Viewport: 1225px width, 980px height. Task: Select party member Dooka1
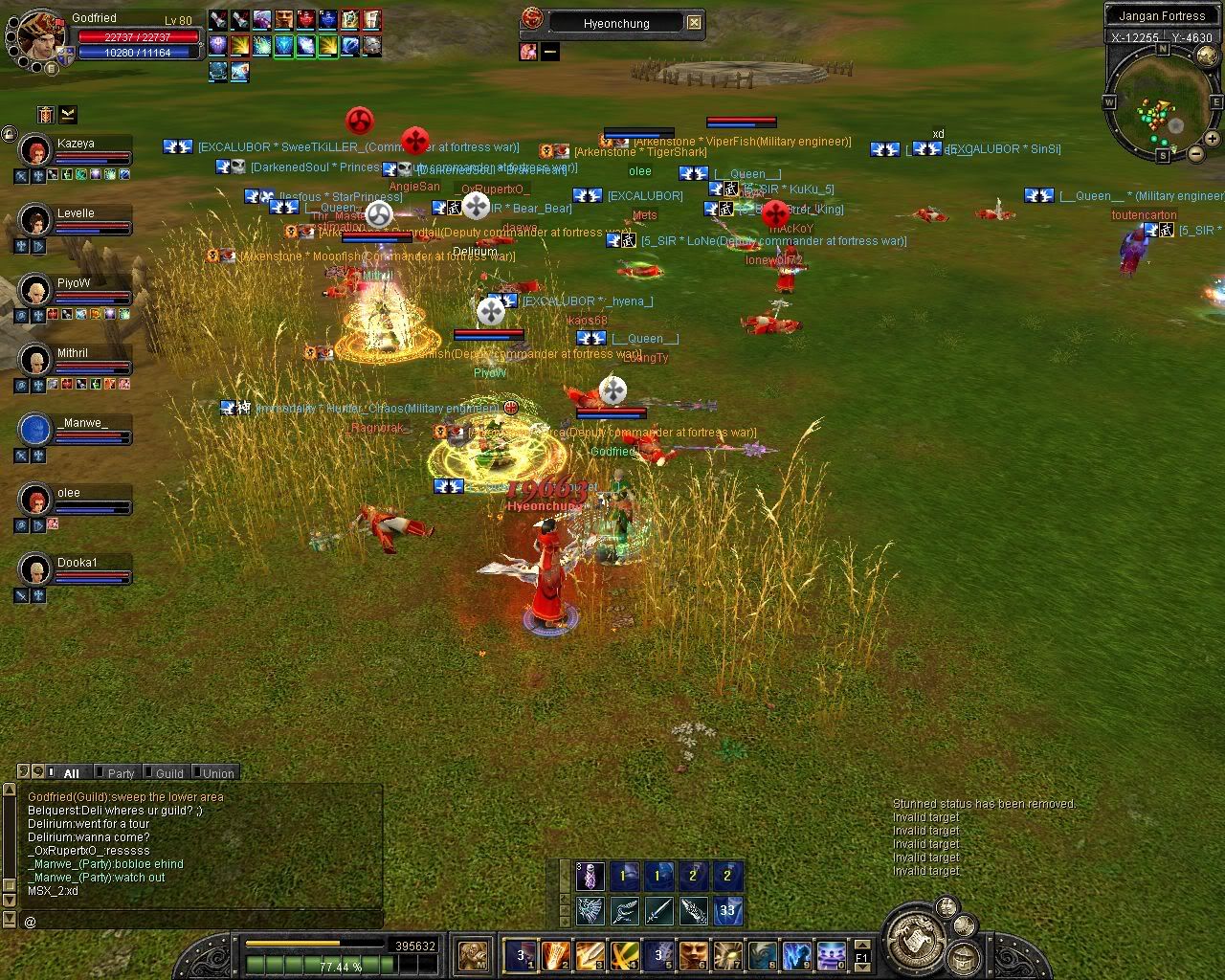click(x=36, y=569)
